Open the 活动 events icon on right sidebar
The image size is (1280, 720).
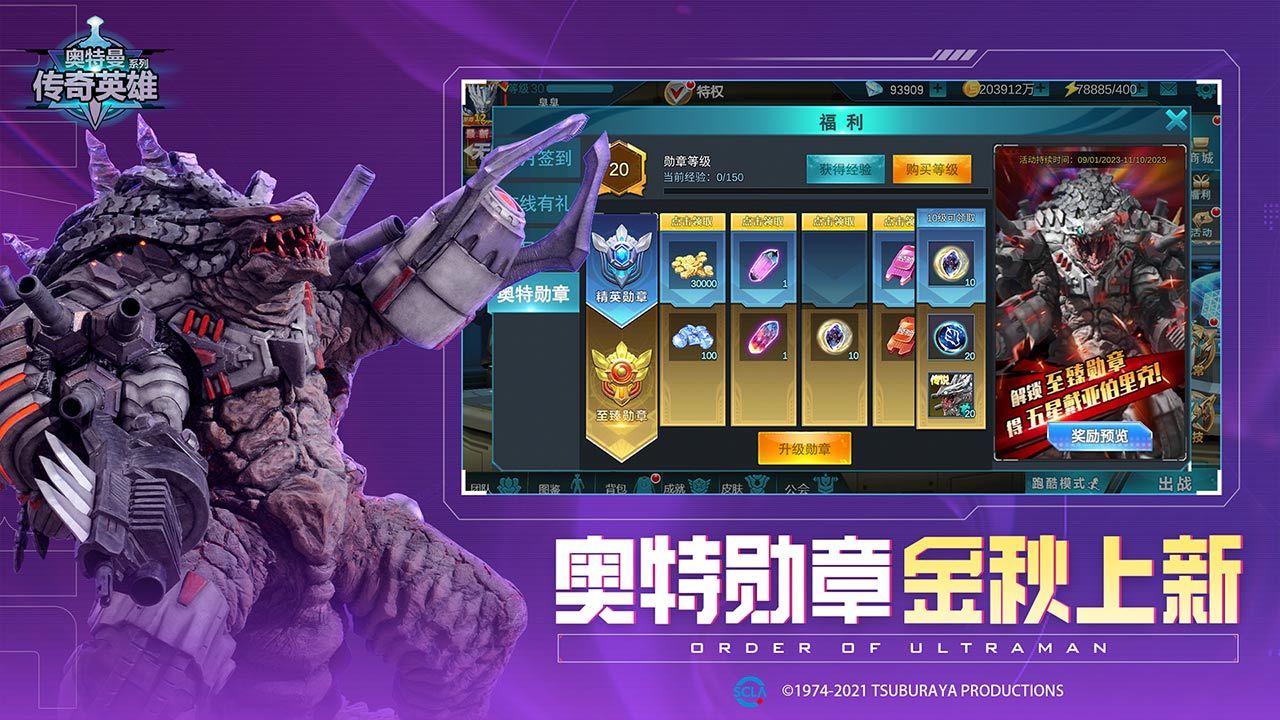pyautogui.click(x=1205, y=225)
